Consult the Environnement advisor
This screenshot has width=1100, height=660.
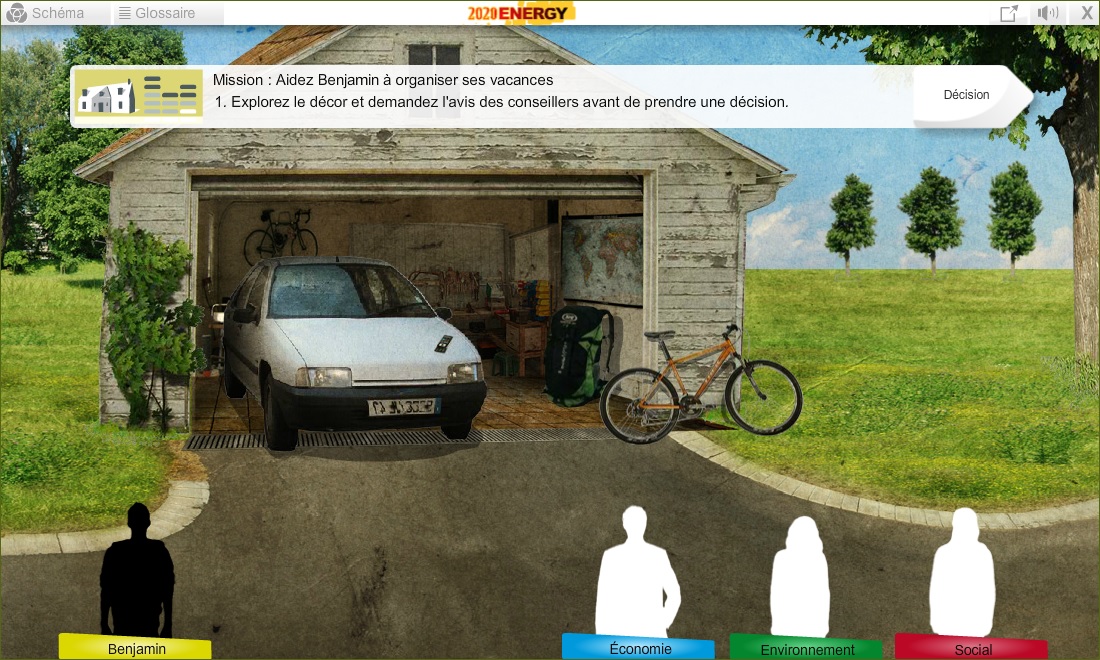pos(807,649)
